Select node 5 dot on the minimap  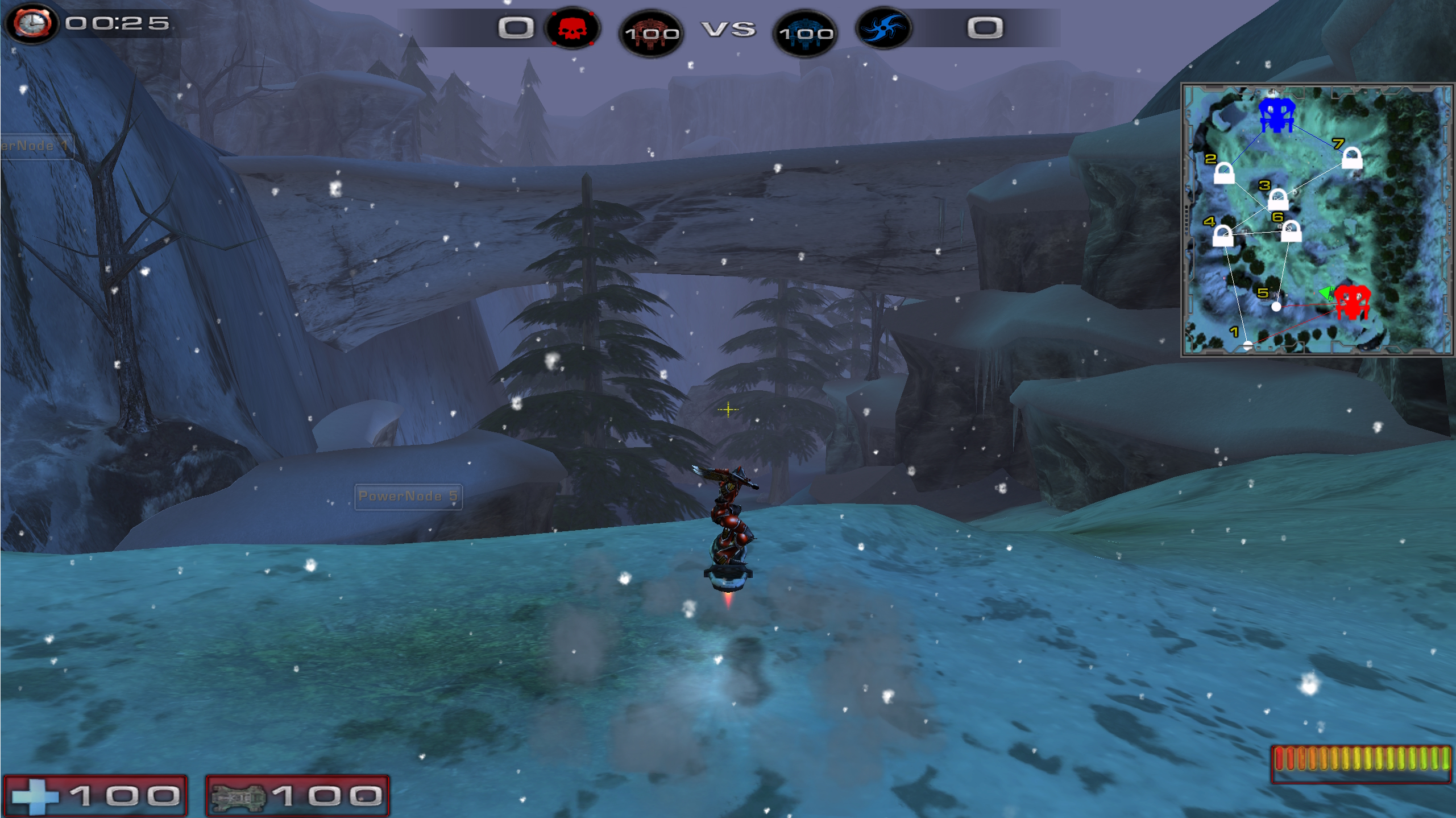point(1276,307)
